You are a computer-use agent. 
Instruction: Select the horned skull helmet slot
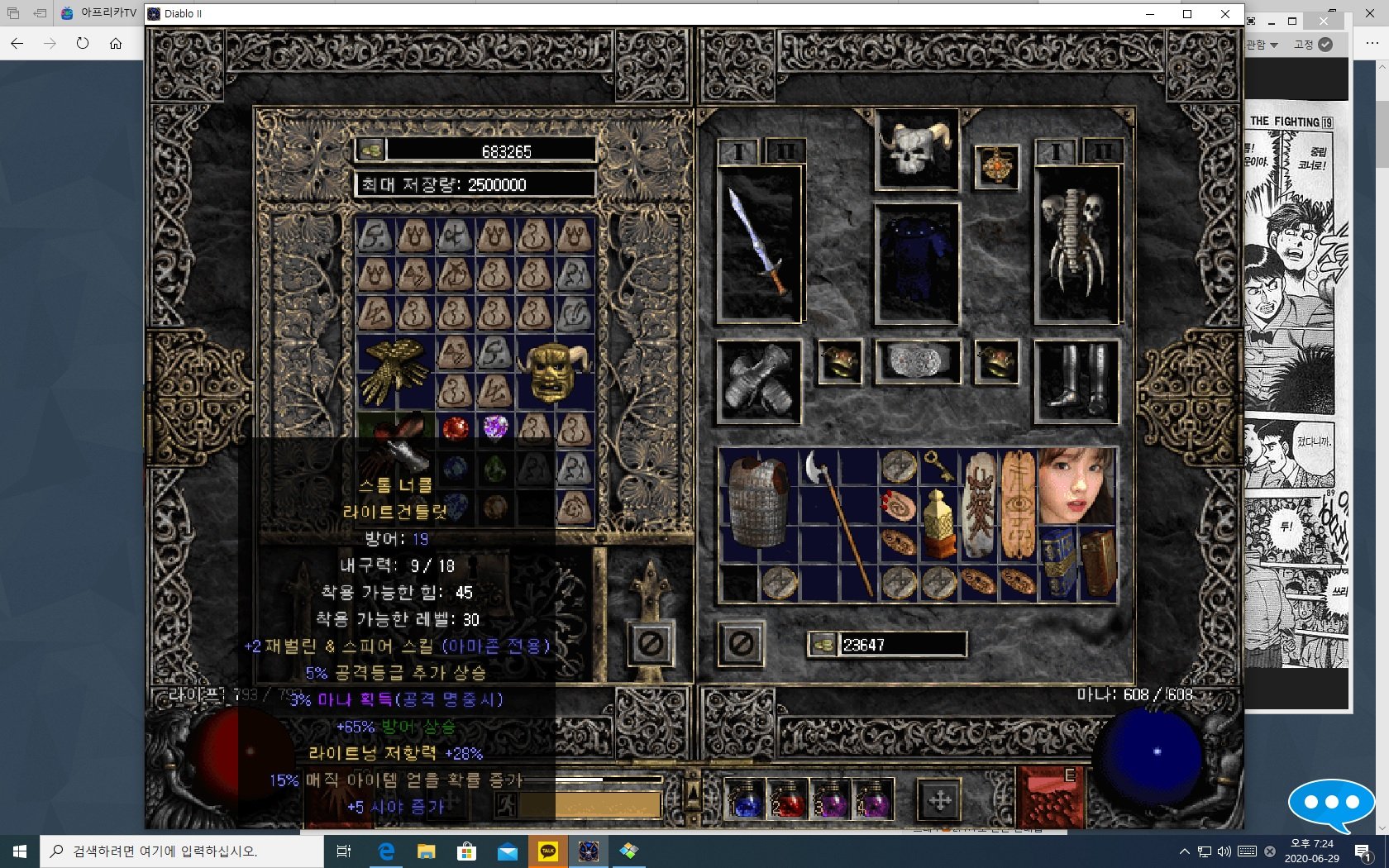(917, 150)
